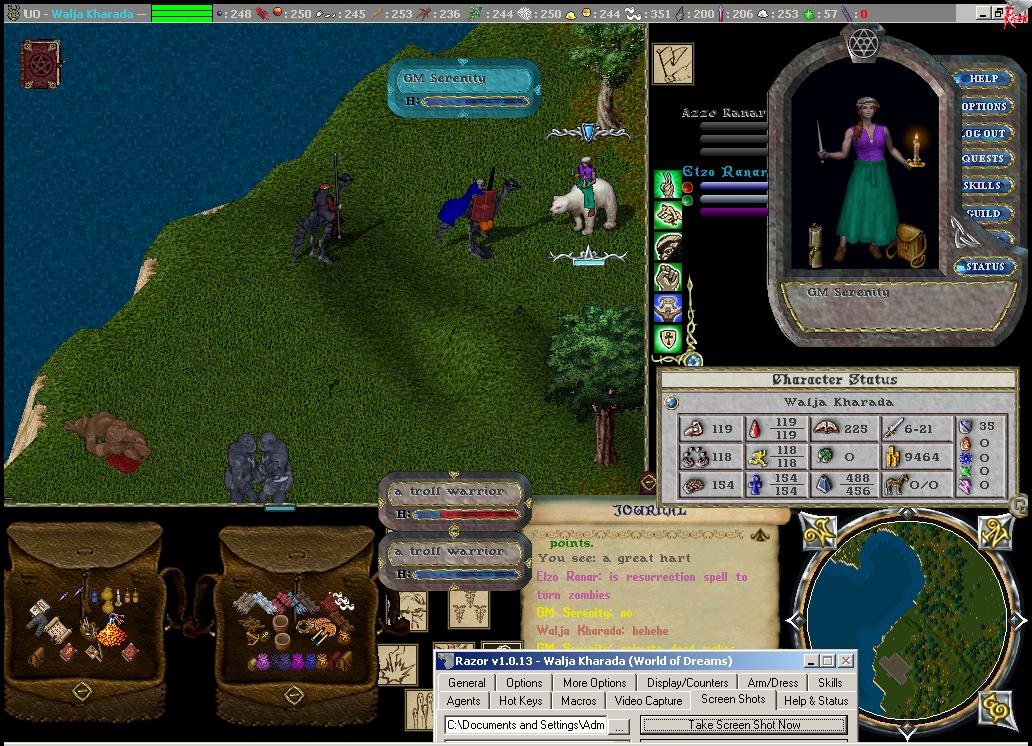Open Razor's Display/Counters tab

pyautogui.click(x=687, y=683)
